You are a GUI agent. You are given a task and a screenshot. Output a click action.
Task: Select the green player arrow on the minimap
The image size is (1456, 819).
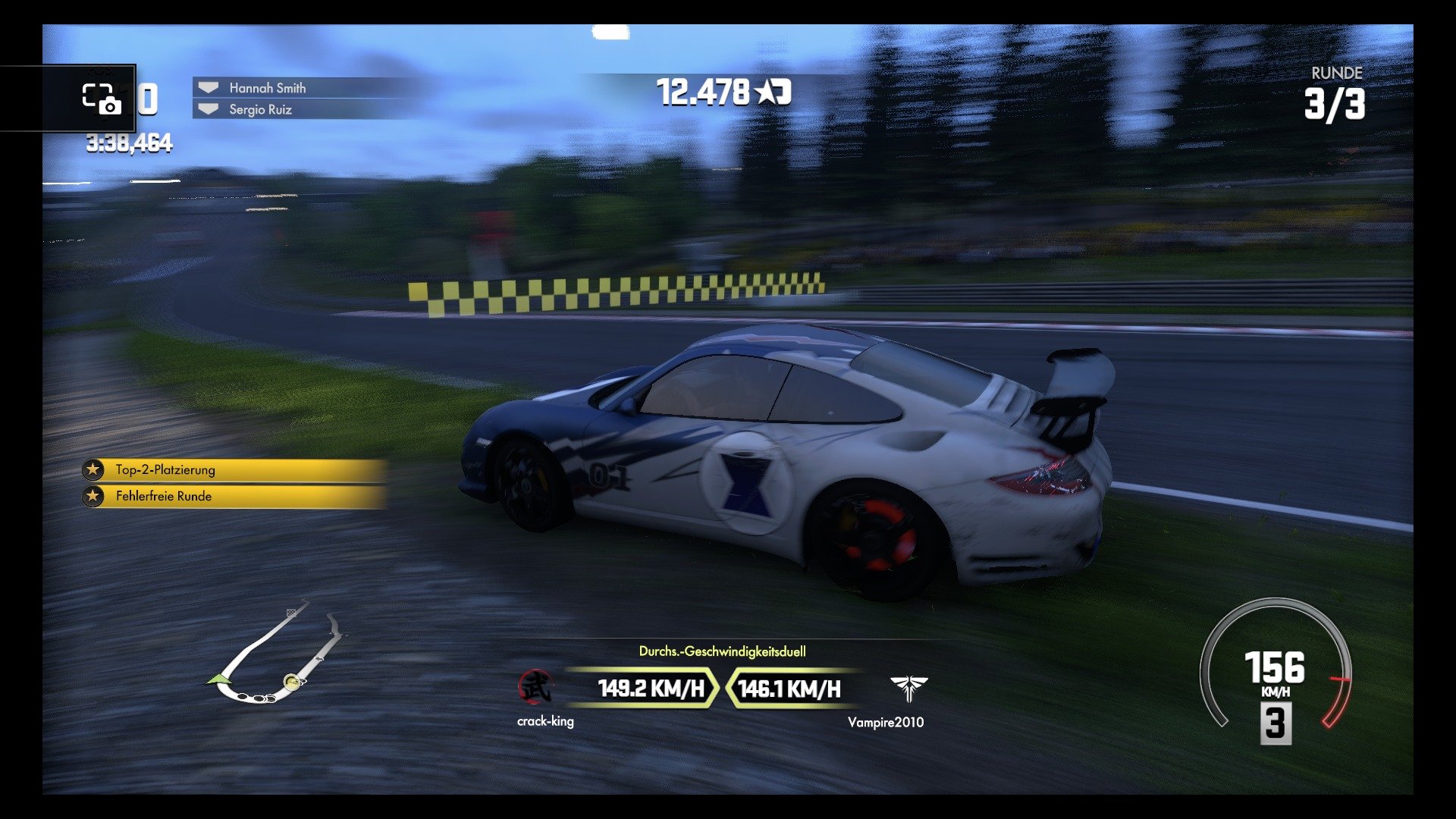coord(219,677)
